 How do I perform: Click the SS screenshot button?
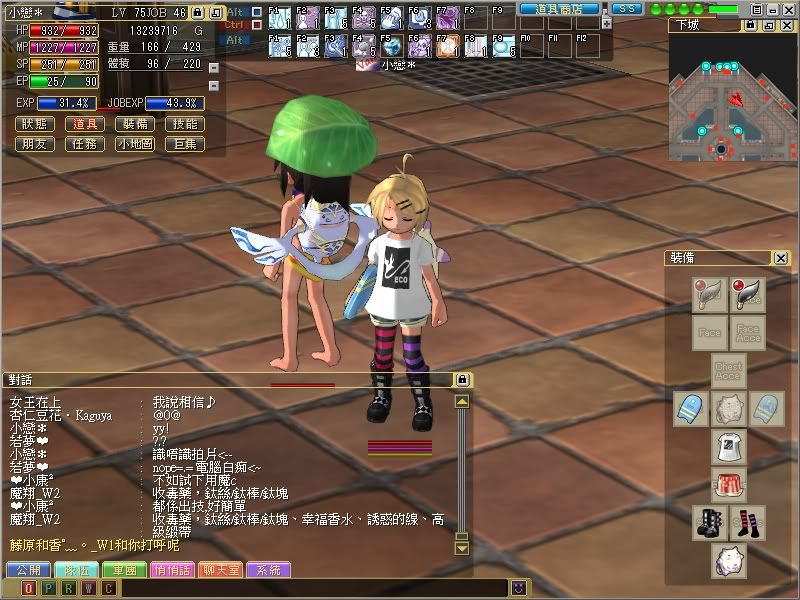tap(626, 8)
